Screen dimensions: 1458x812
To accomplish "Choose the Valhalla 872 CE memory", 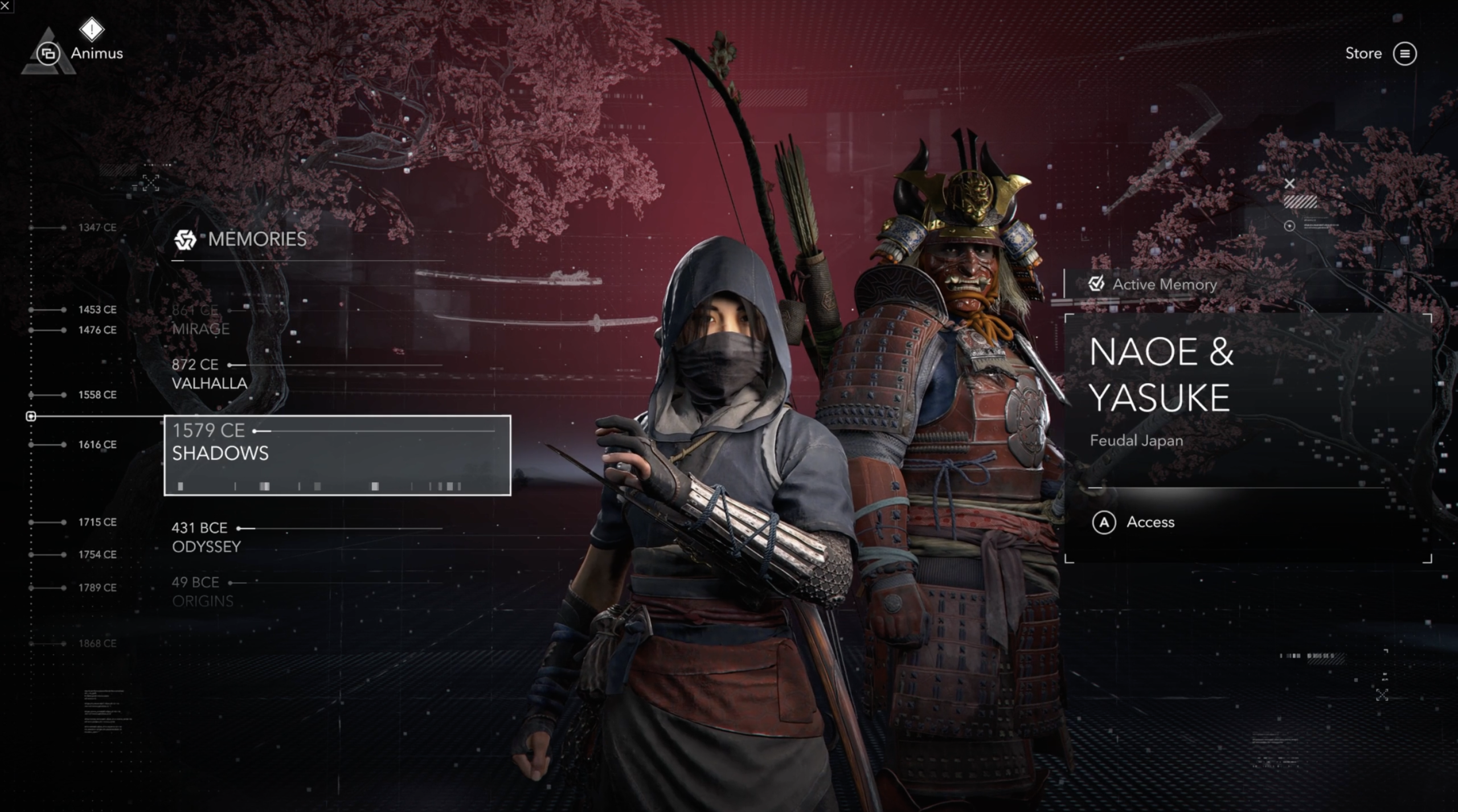I will click(210, 374).
